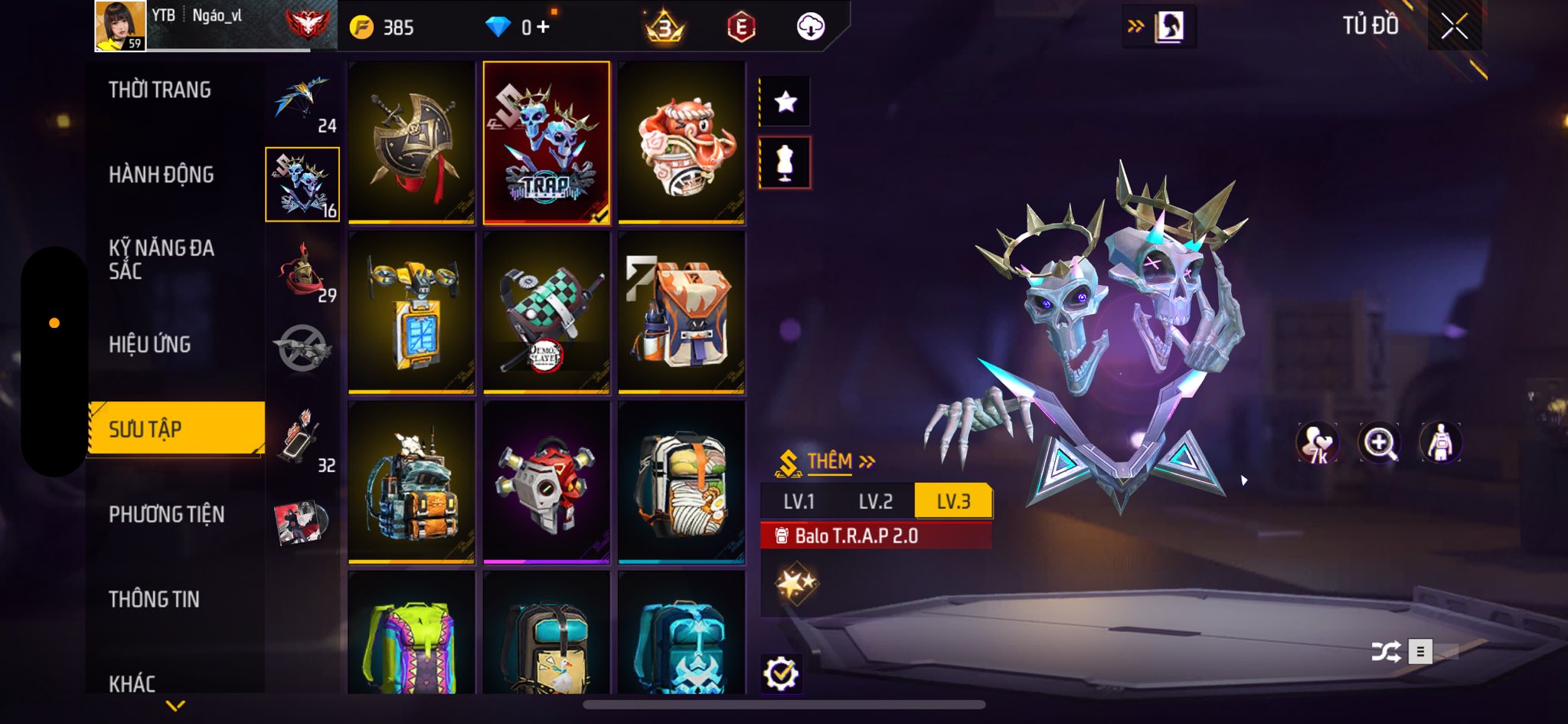
Task: Open the Phương Tiện category
Action: tap(166, 514)
